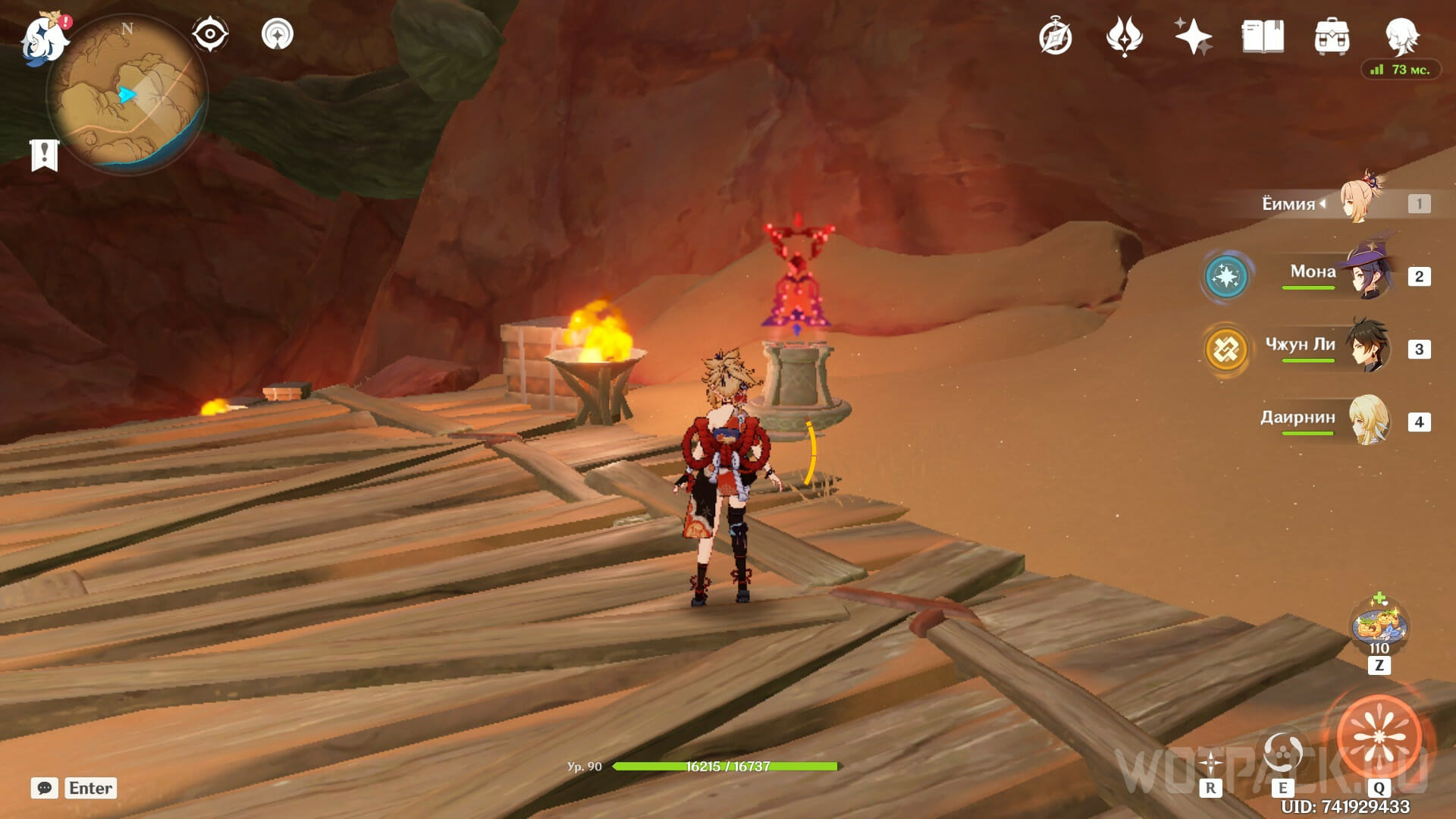This screenshot has height=819, width=1456.
Task: Open the circular minimap
Action: 126,94
